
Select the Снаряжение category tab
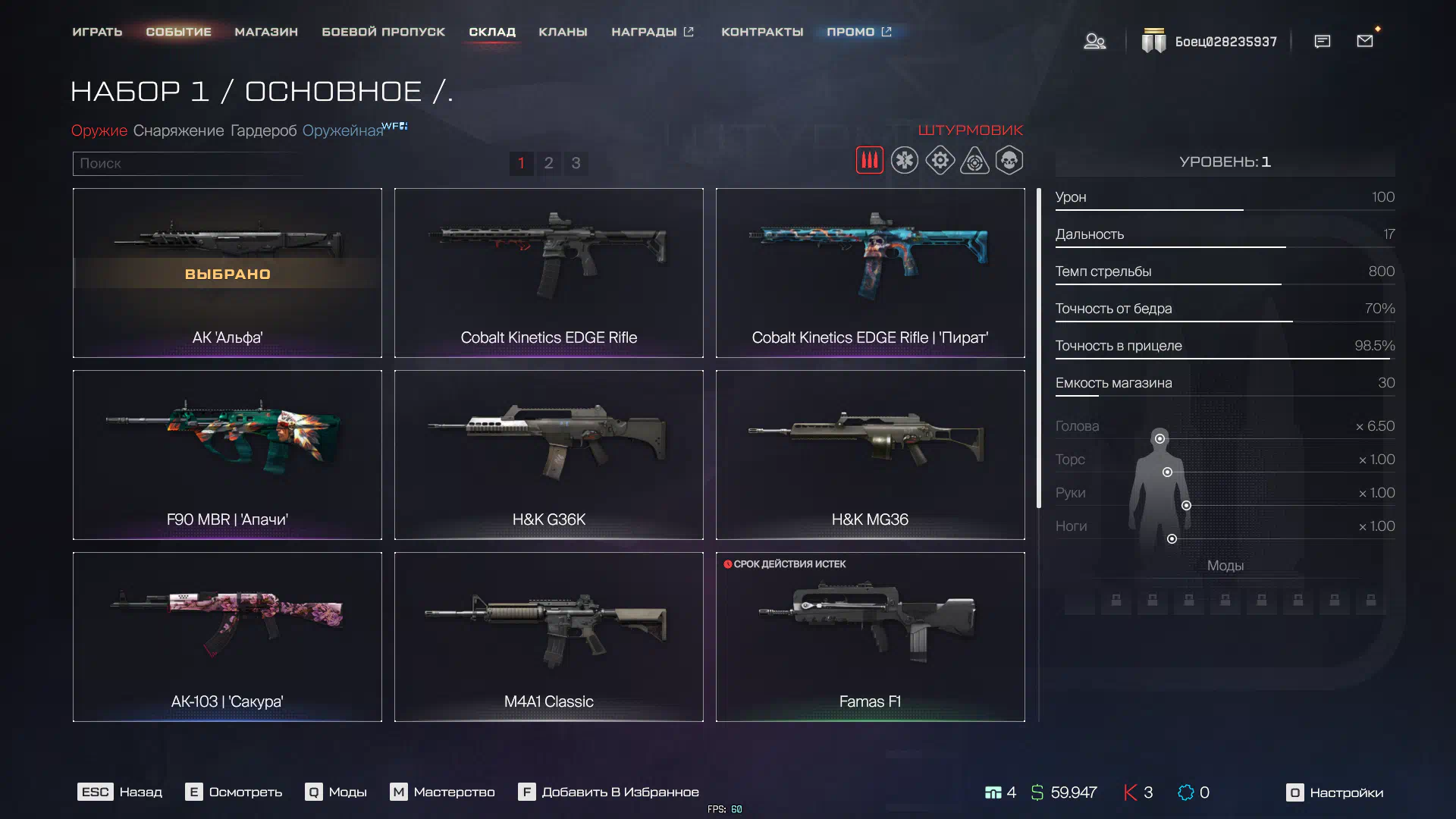[178, 130]
